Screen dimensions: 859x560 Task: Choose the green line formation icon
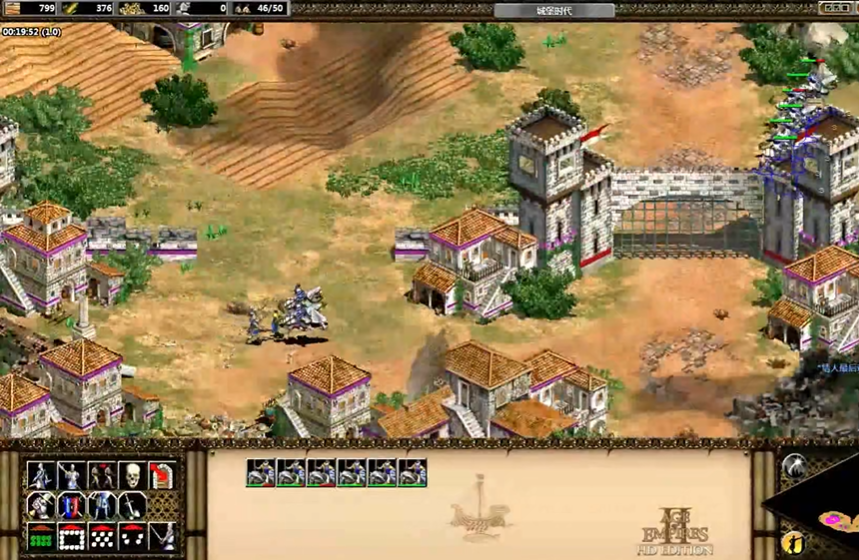pyautogui.click(x=40, y=537)
